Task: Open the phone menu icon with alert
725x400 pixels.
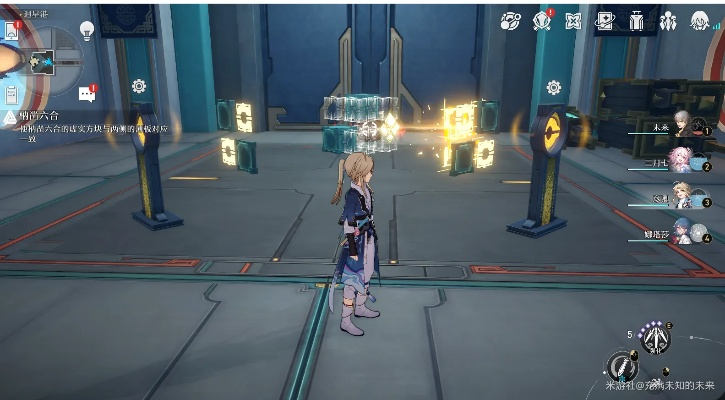Action: click(11, 31)
